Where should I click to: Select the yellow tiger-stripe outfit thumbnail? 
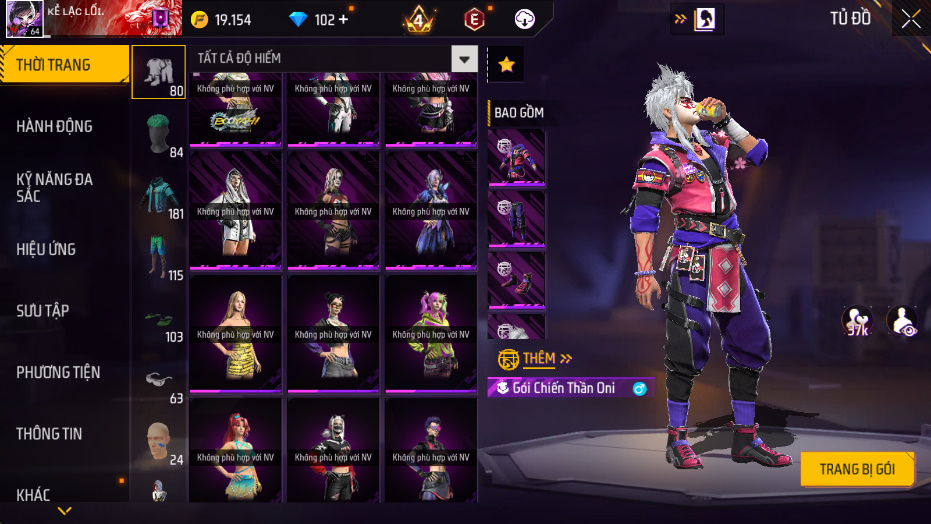(x=236, y=333)
